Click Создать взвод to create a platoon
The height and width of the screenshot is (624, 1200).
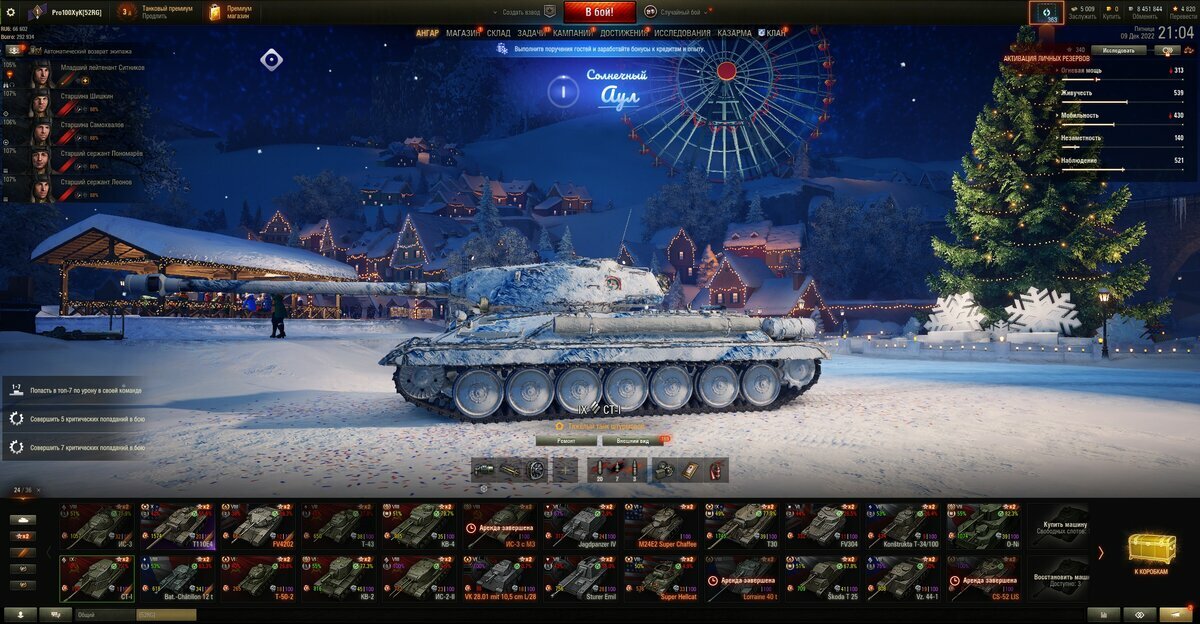point(521,12)
